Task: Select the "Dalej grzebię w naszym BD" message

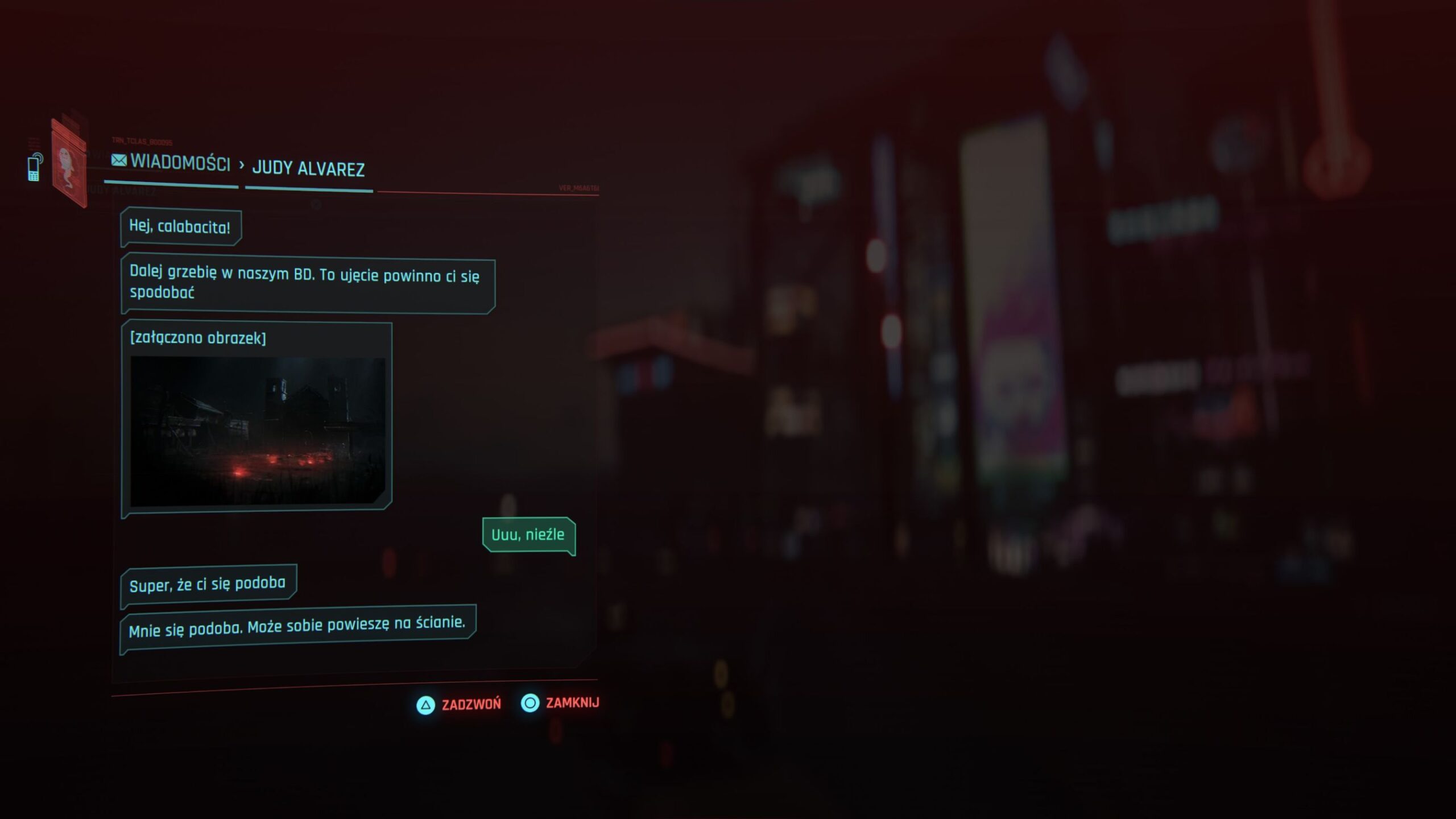Action: [x=307, y=284]
